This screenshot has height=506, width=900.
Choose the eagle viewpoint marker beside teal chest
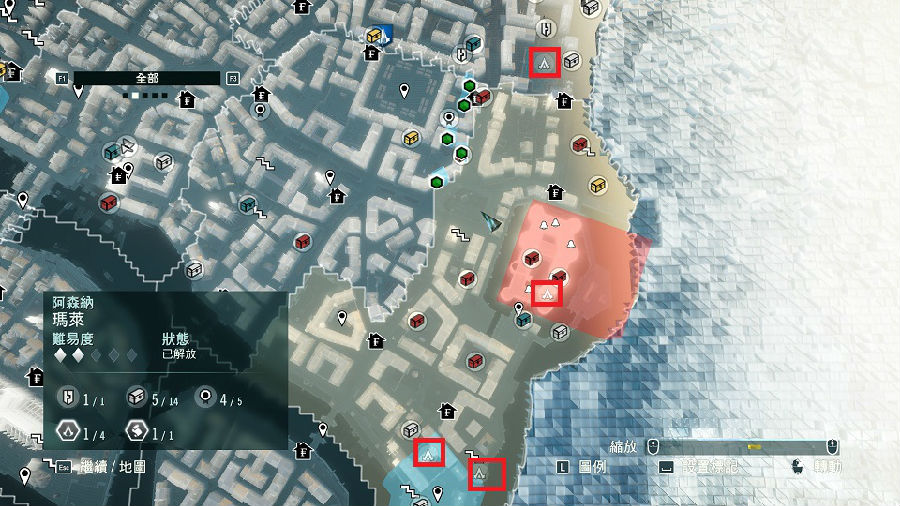pos(127,144)
